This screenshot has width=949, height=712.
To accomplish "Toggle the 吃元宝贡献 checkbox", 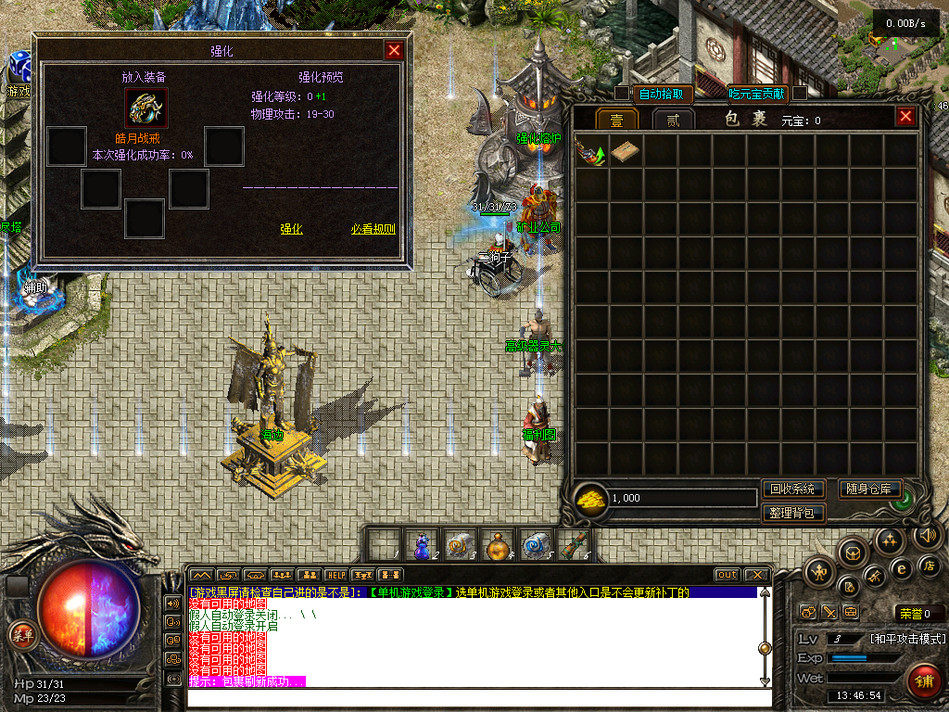I will 799,94.
